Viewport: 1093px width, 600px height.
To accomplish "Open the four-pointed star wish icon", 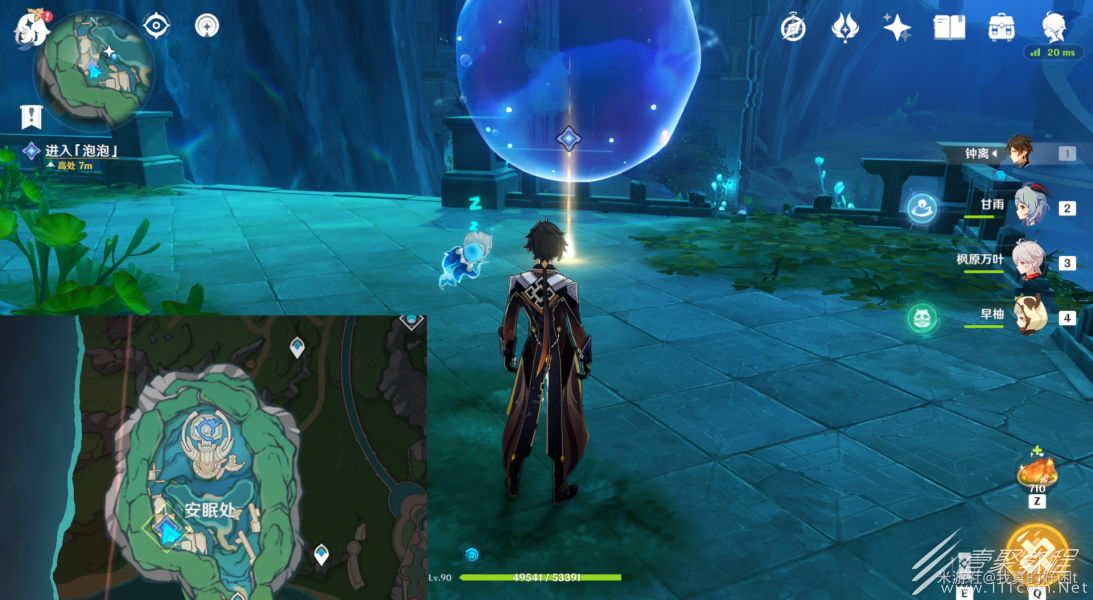I will (x=896, y=27).
